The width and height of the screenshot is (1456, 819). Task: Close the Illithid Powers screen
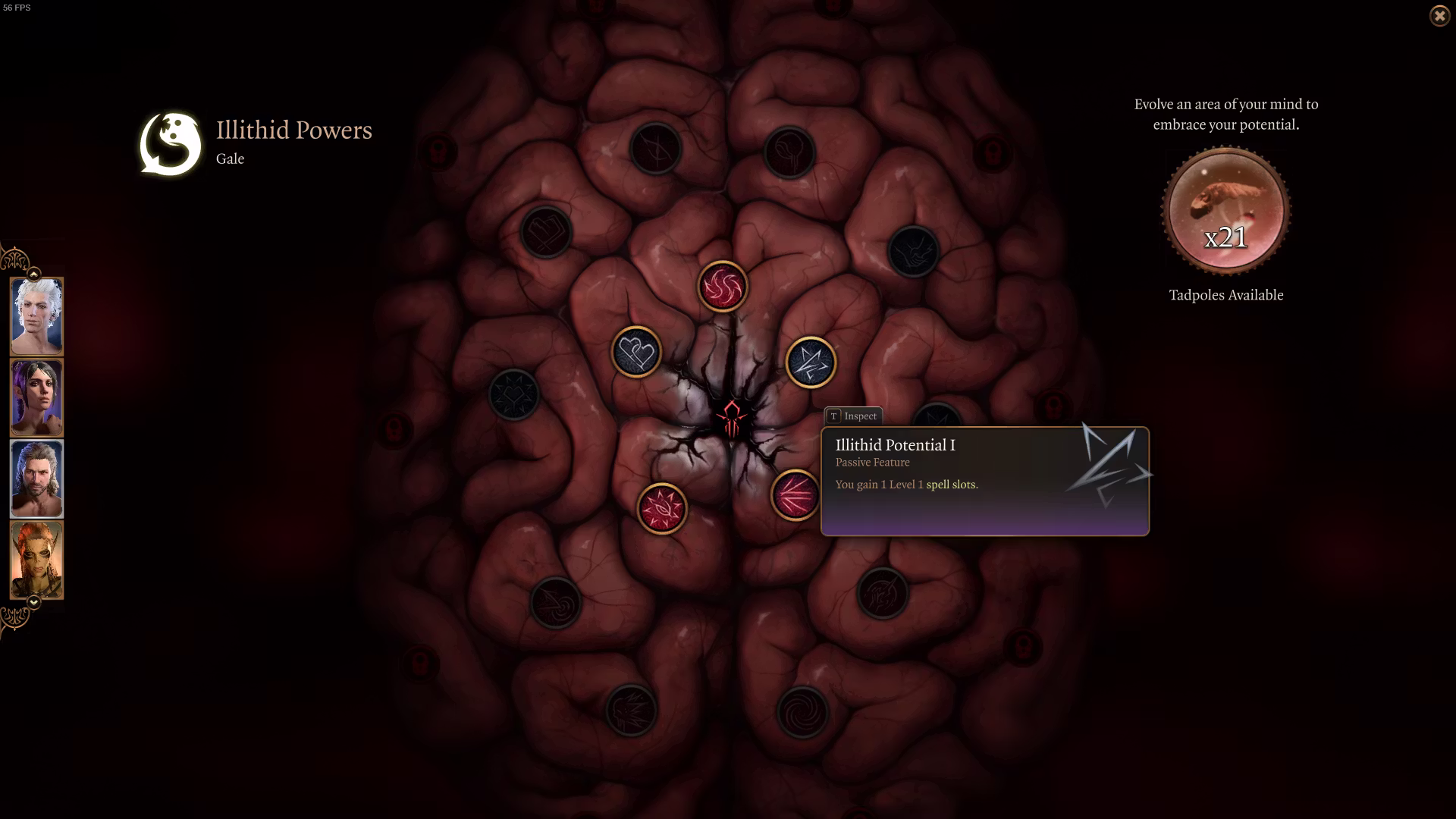pyautogui.click(x=1439, y=15)
